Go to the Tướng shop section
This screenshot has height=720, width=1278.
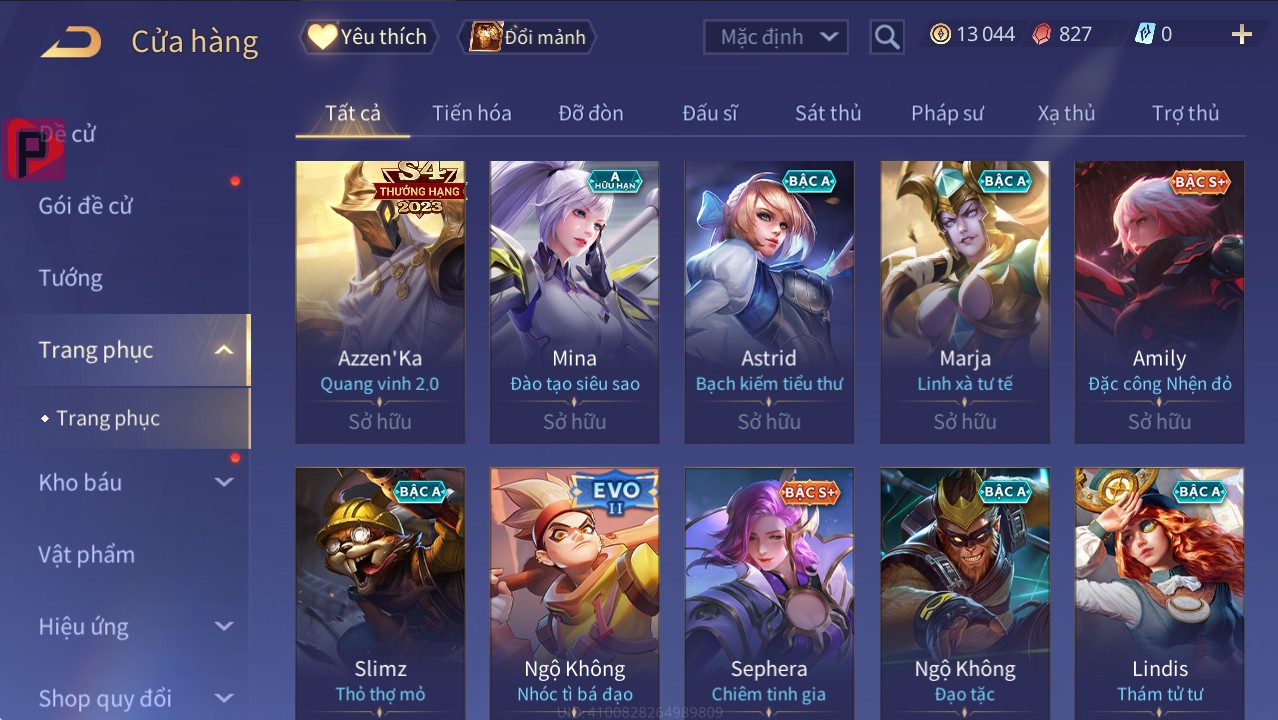pos(71,278)
